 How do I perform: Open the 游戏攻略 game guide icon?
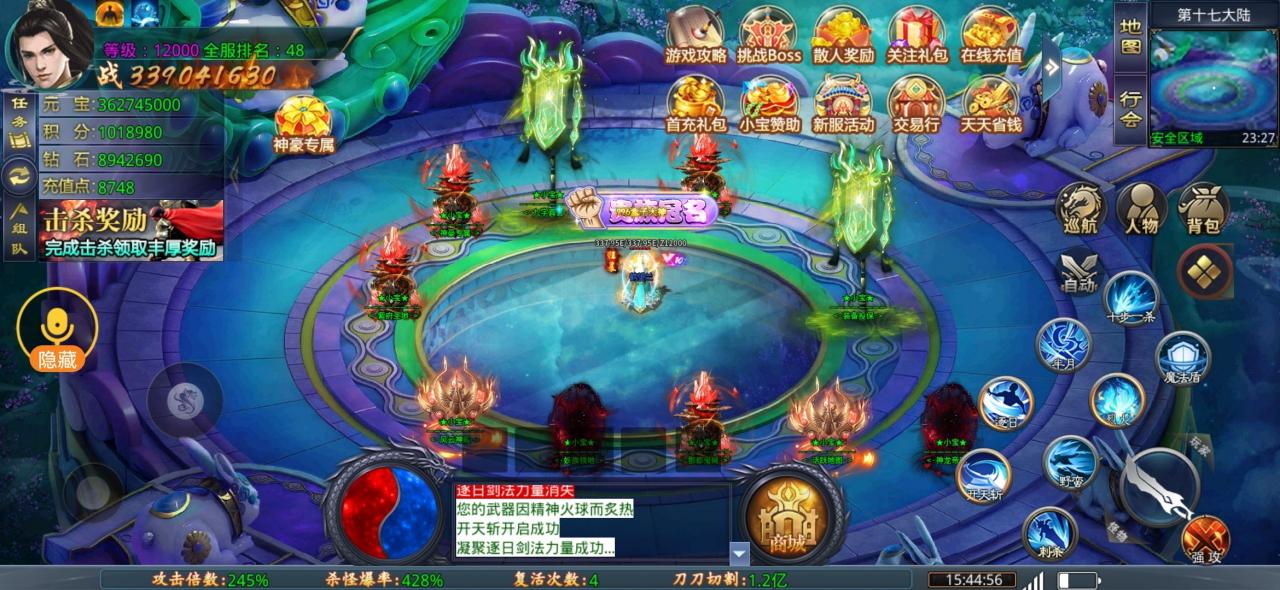coord(695,36)
